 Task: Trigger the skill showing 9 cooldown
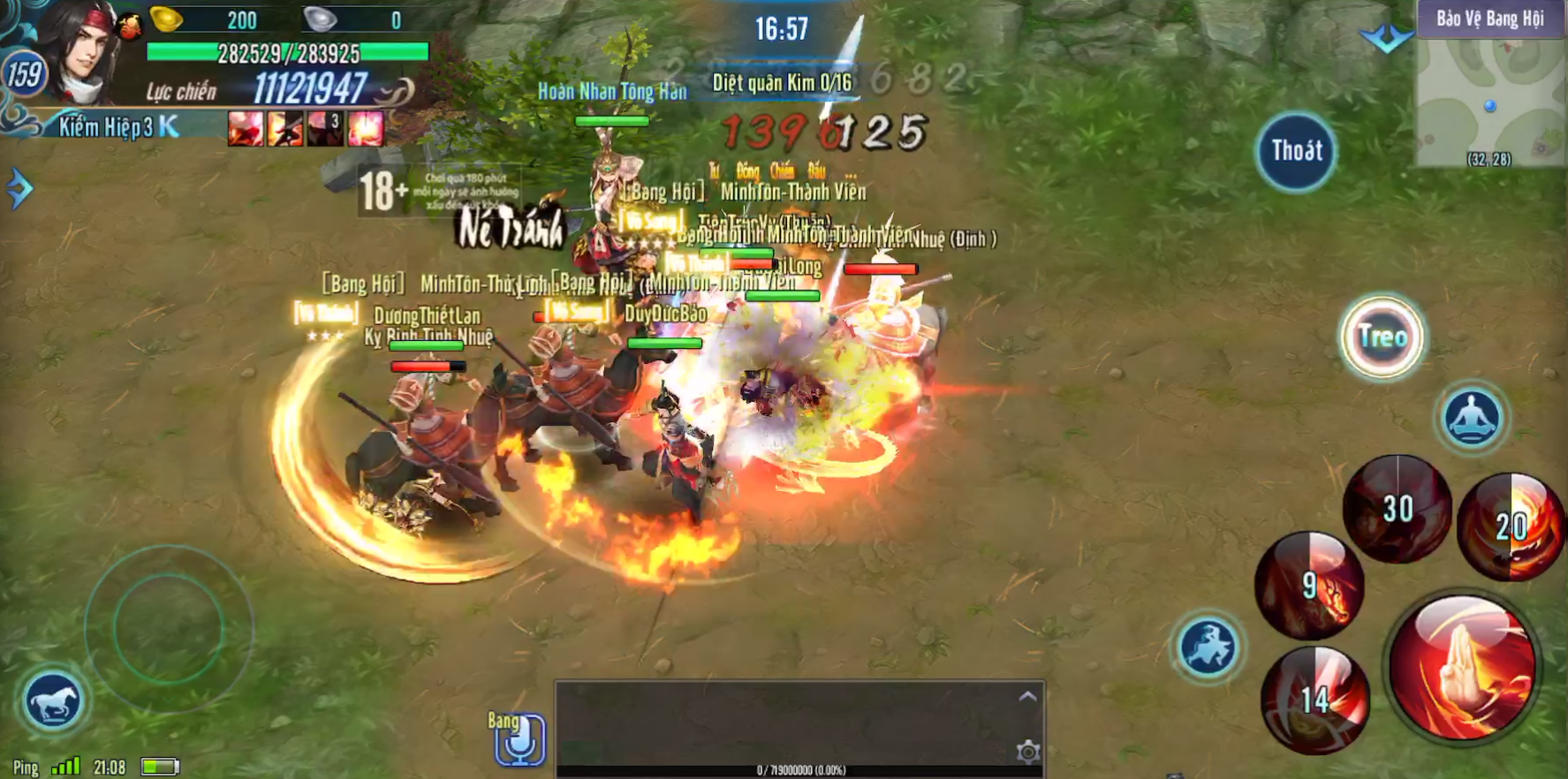tap(1309, 585)
